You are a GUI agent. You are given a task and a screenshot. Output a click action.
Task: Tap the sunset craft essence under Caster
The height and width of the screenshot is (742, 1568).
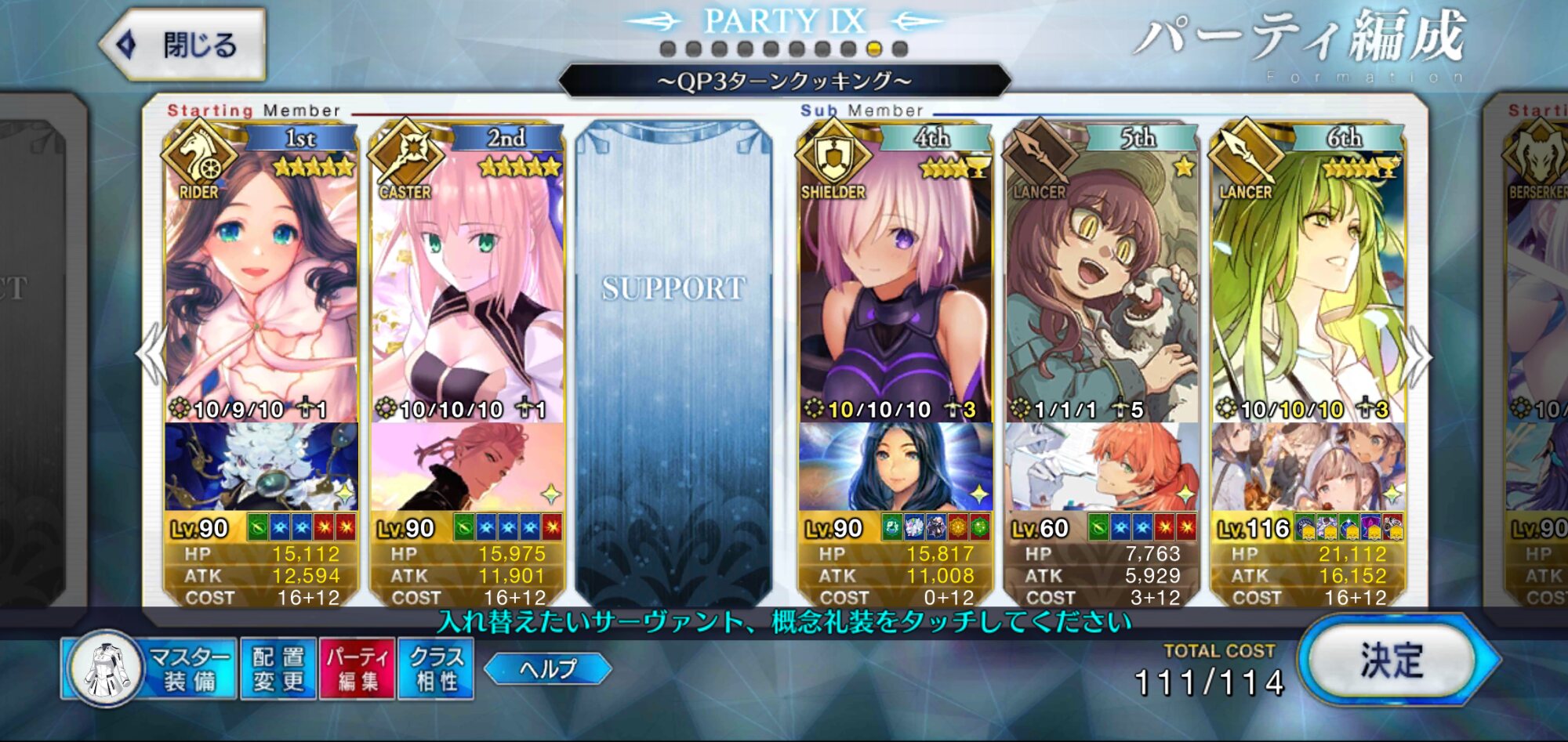click(x=467, y=467)
